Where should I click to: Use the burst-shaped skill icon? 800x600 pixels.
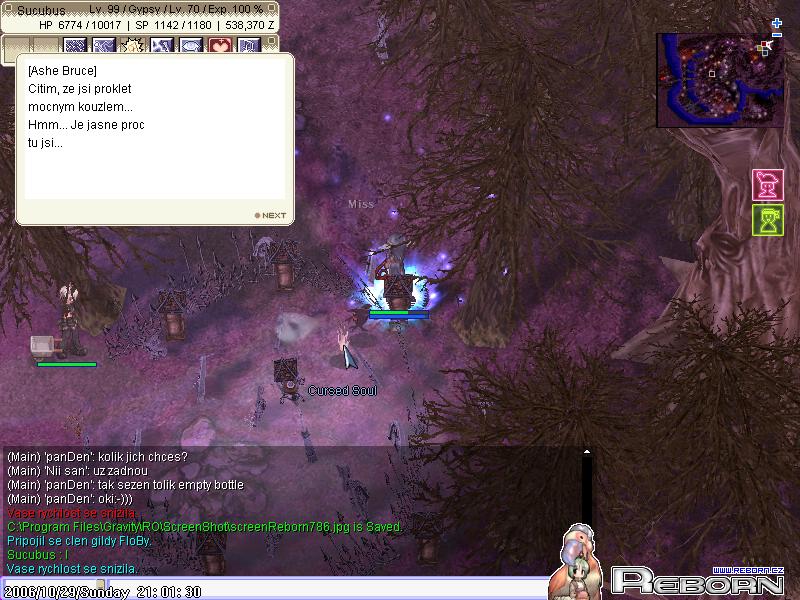point(133,46)
